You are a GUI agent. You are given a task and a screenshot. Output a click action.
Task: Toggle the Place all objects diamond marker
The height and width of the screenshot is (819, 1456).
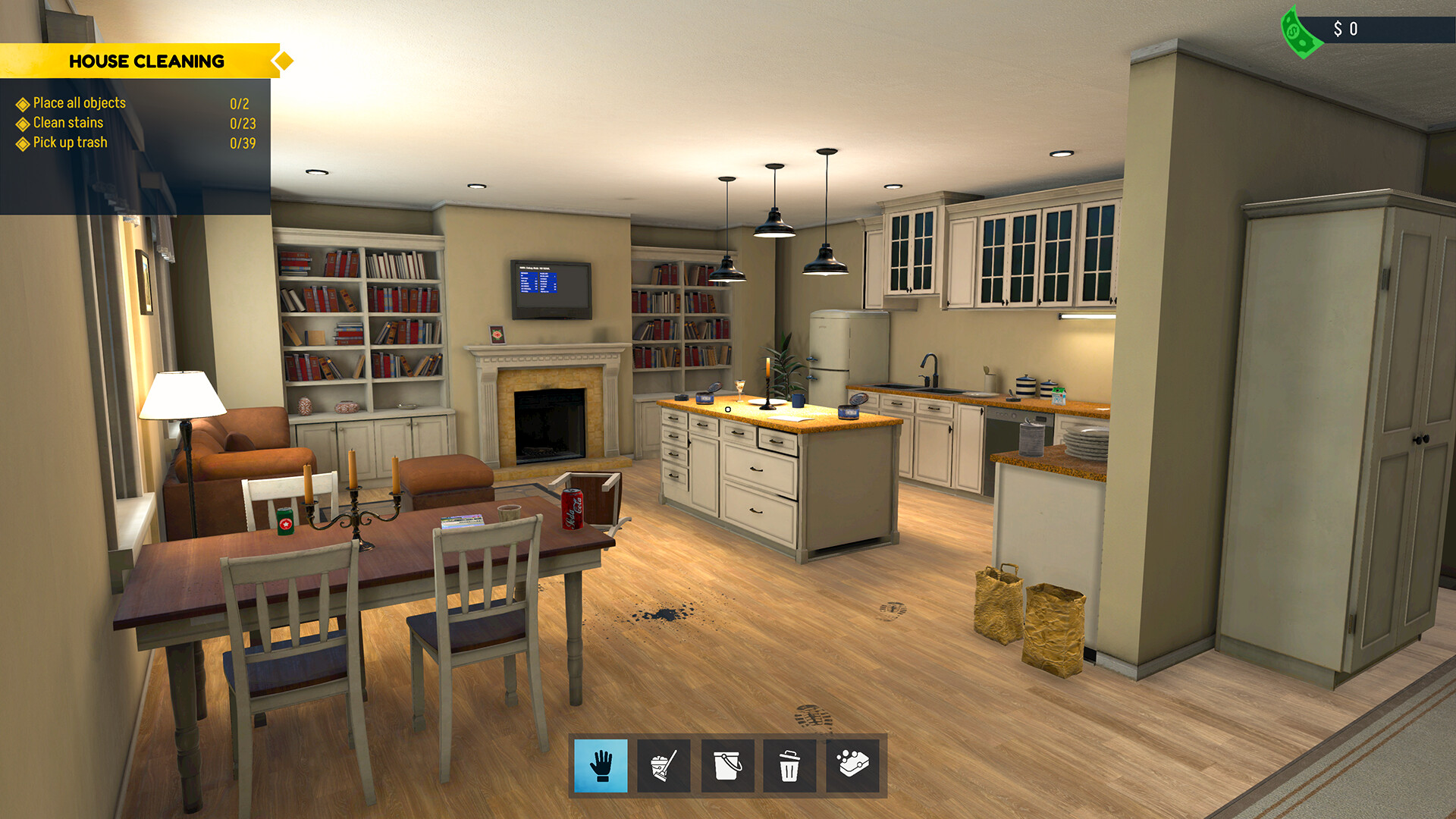(22, 103)
